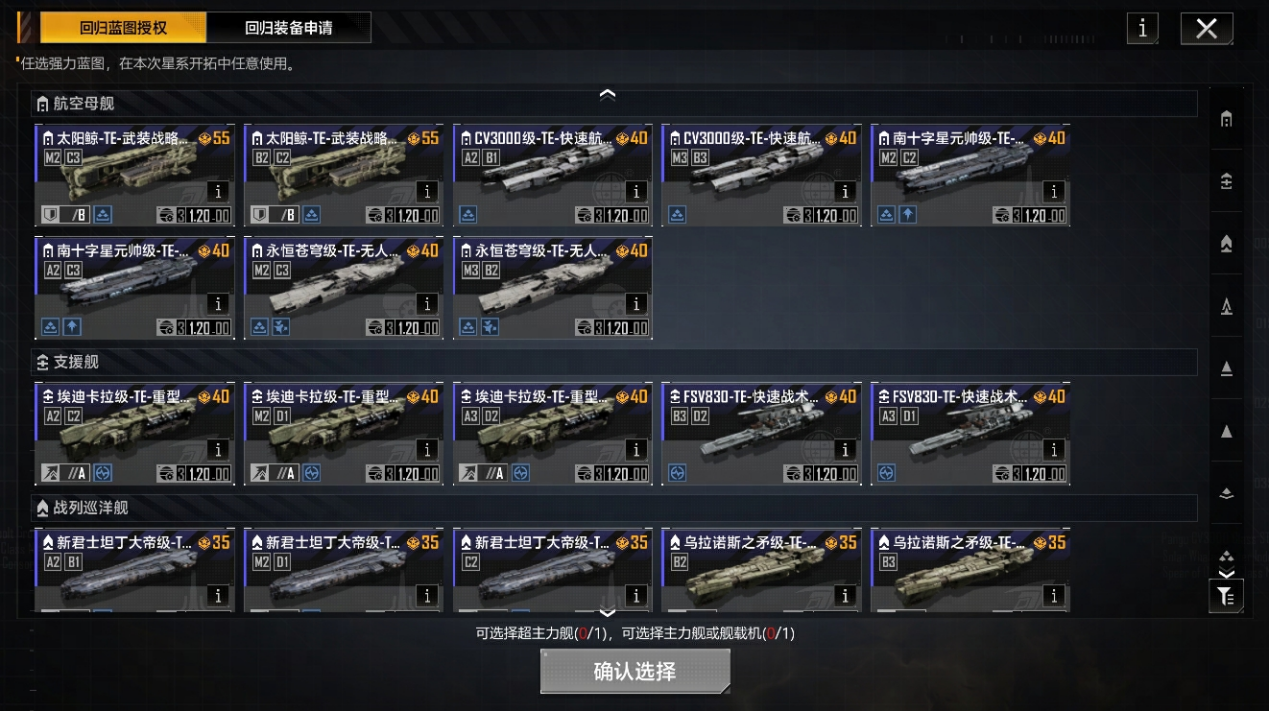Viewport: 1269px width, 711px height.
Task: Close the blueprint selection window
Action: (1206, 28)
